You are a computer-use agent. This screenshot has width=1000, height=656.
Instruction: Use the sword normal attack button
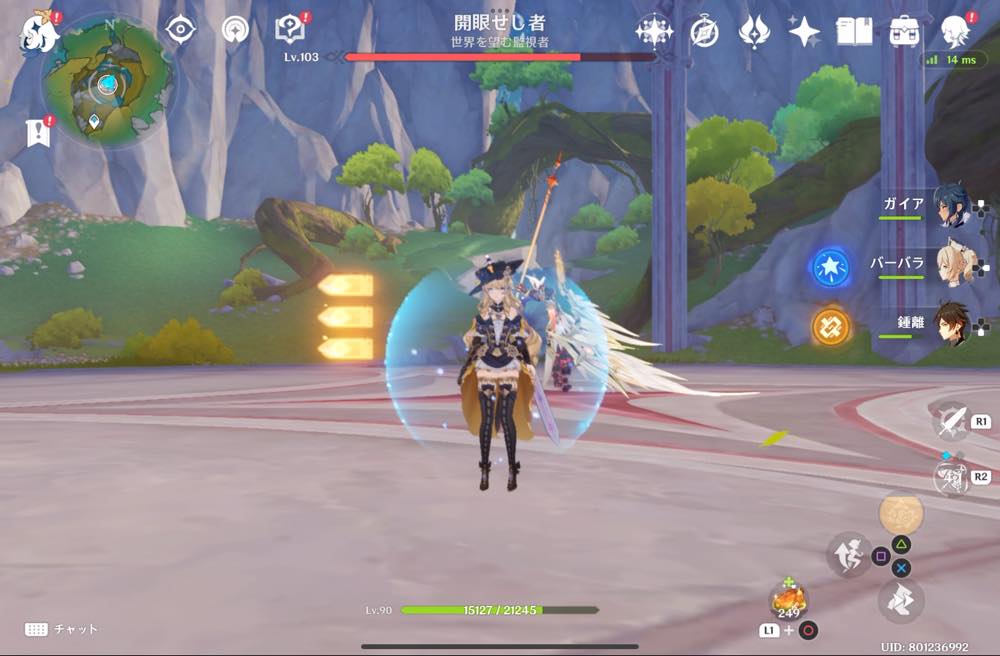(951, 421)
